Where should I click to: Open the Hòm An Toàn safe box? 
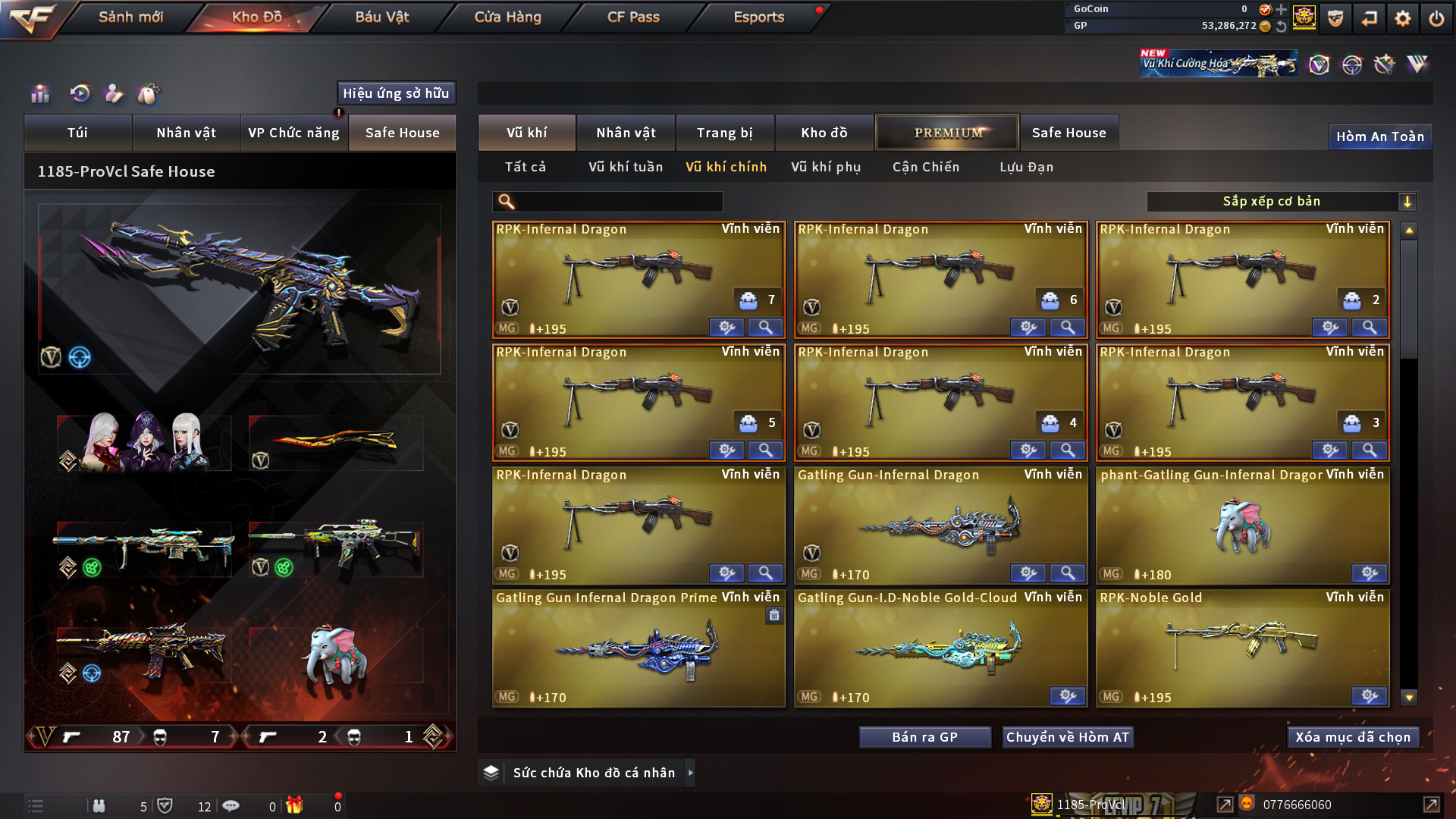tap(1379, 136)
